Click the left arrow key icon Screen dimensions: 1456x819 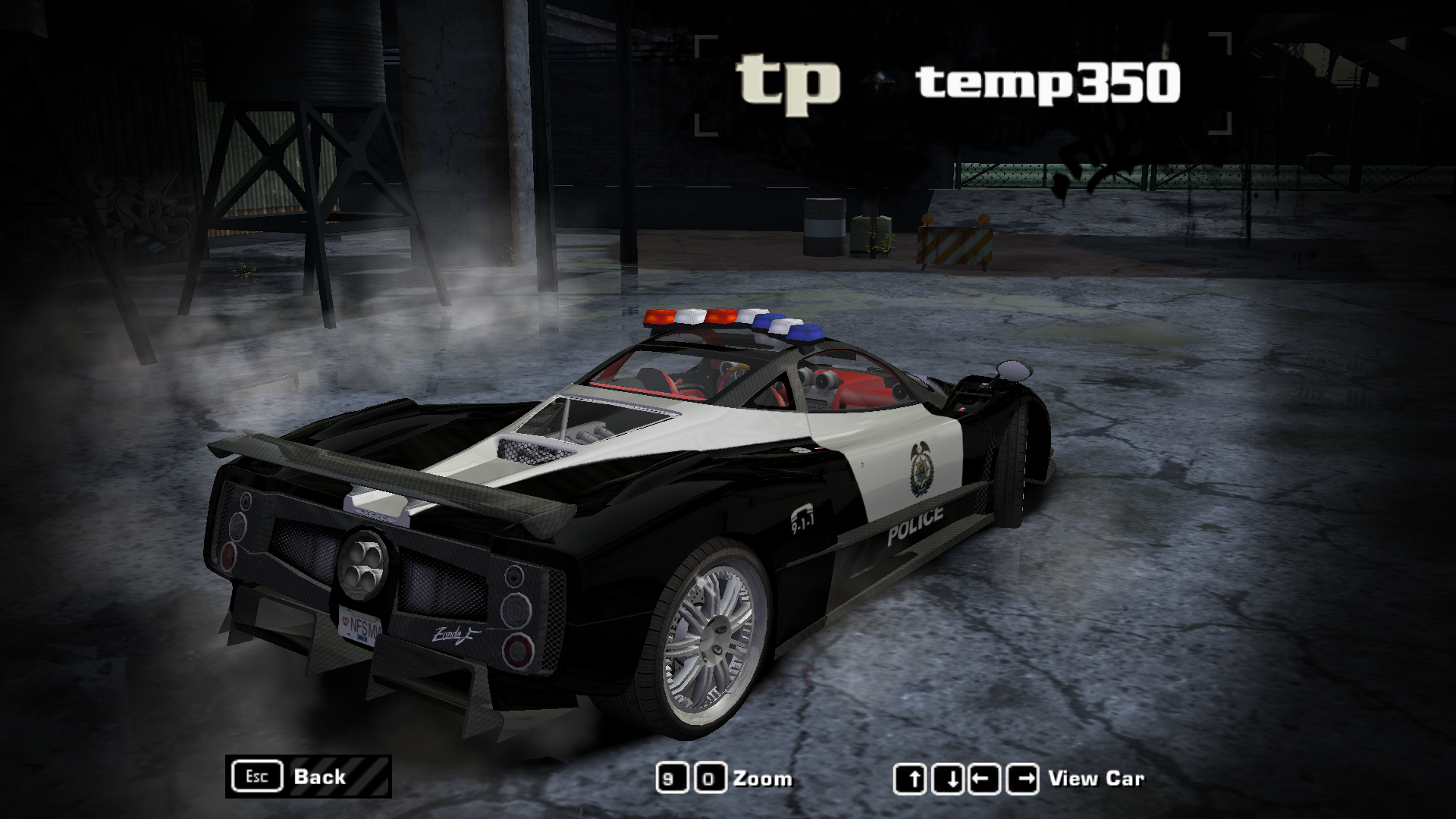pyautogui.click(x=984, y=777)
